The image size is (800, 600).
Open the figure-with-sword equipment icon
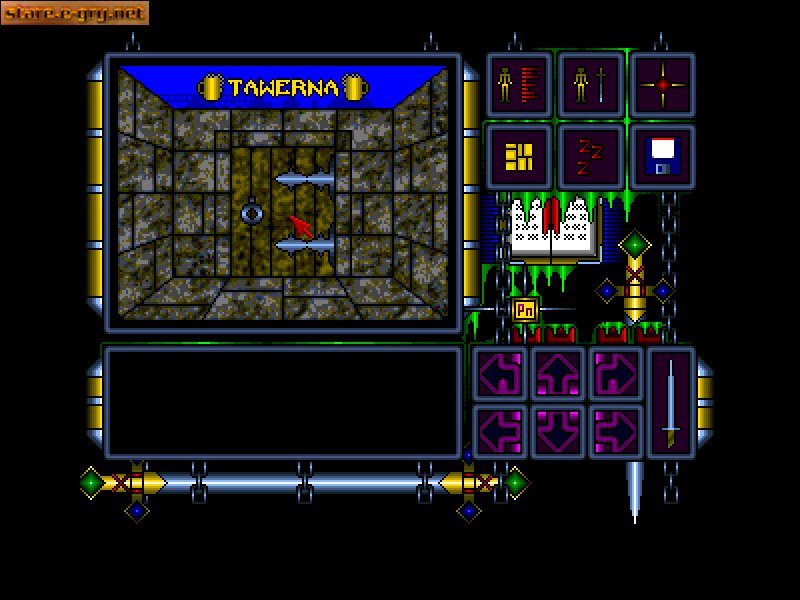pyautogui.click(x=590, y=86)
